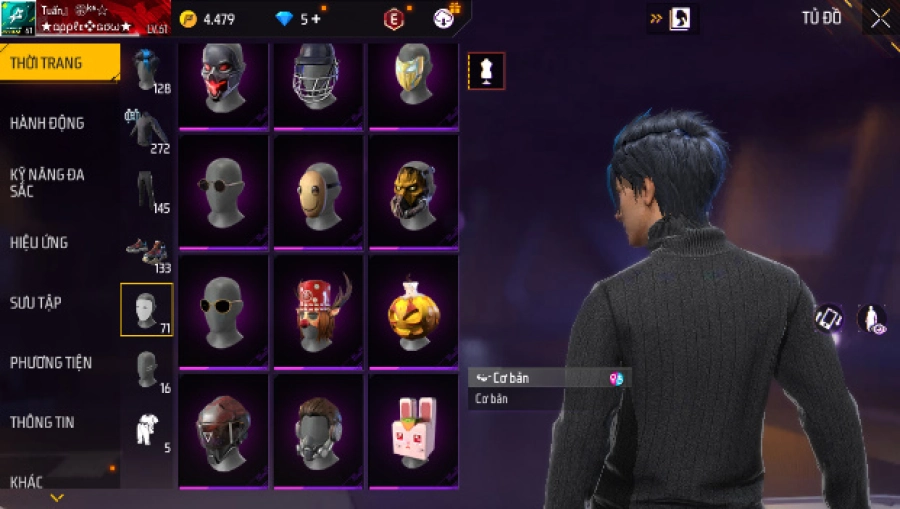The image size is (900, 509).
Task: Close the wardrobe with the X button
Action: [880, 19]
